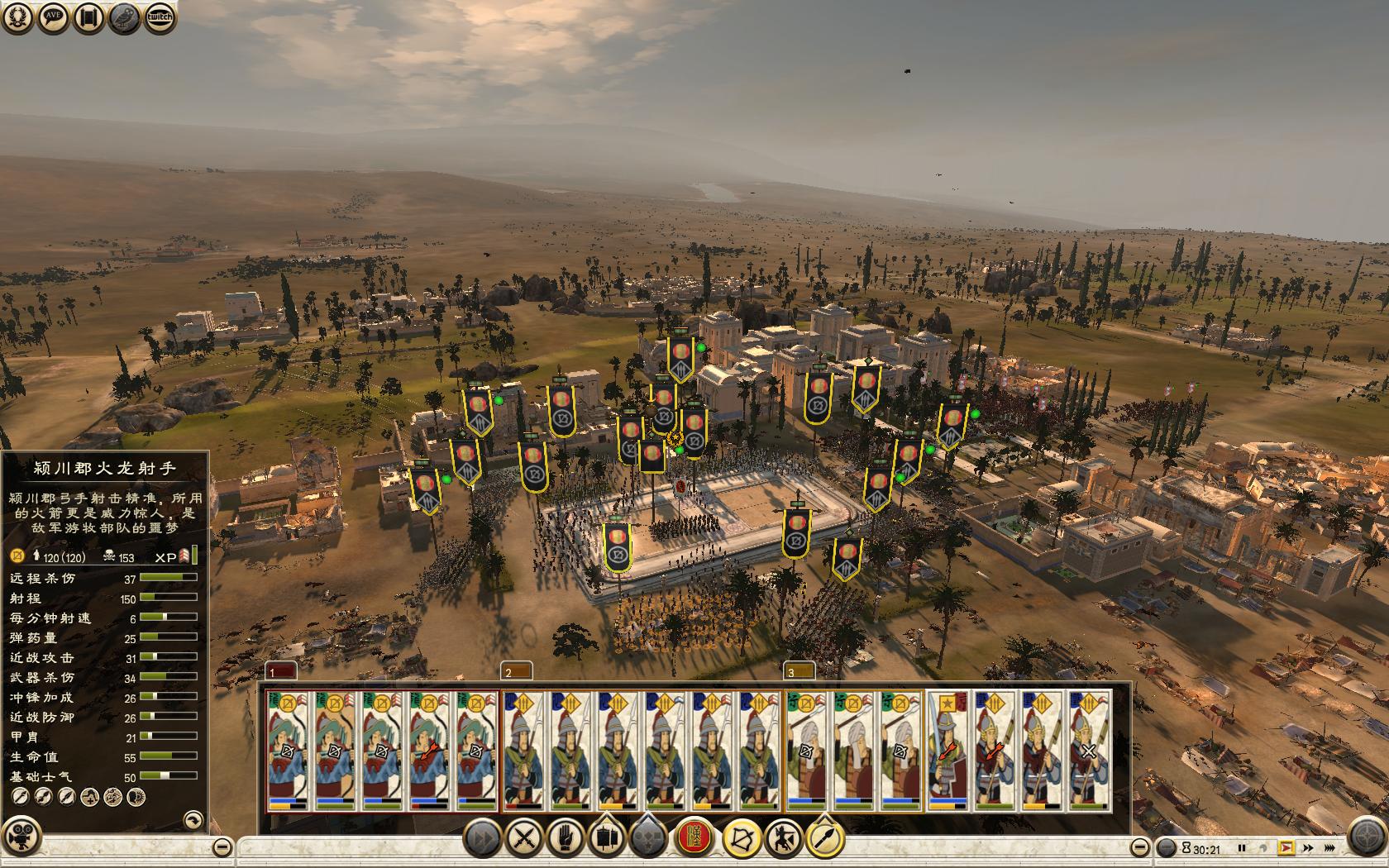
Task: Select group tab number 2
Action: pyautogui.click(x=517, y=671)
